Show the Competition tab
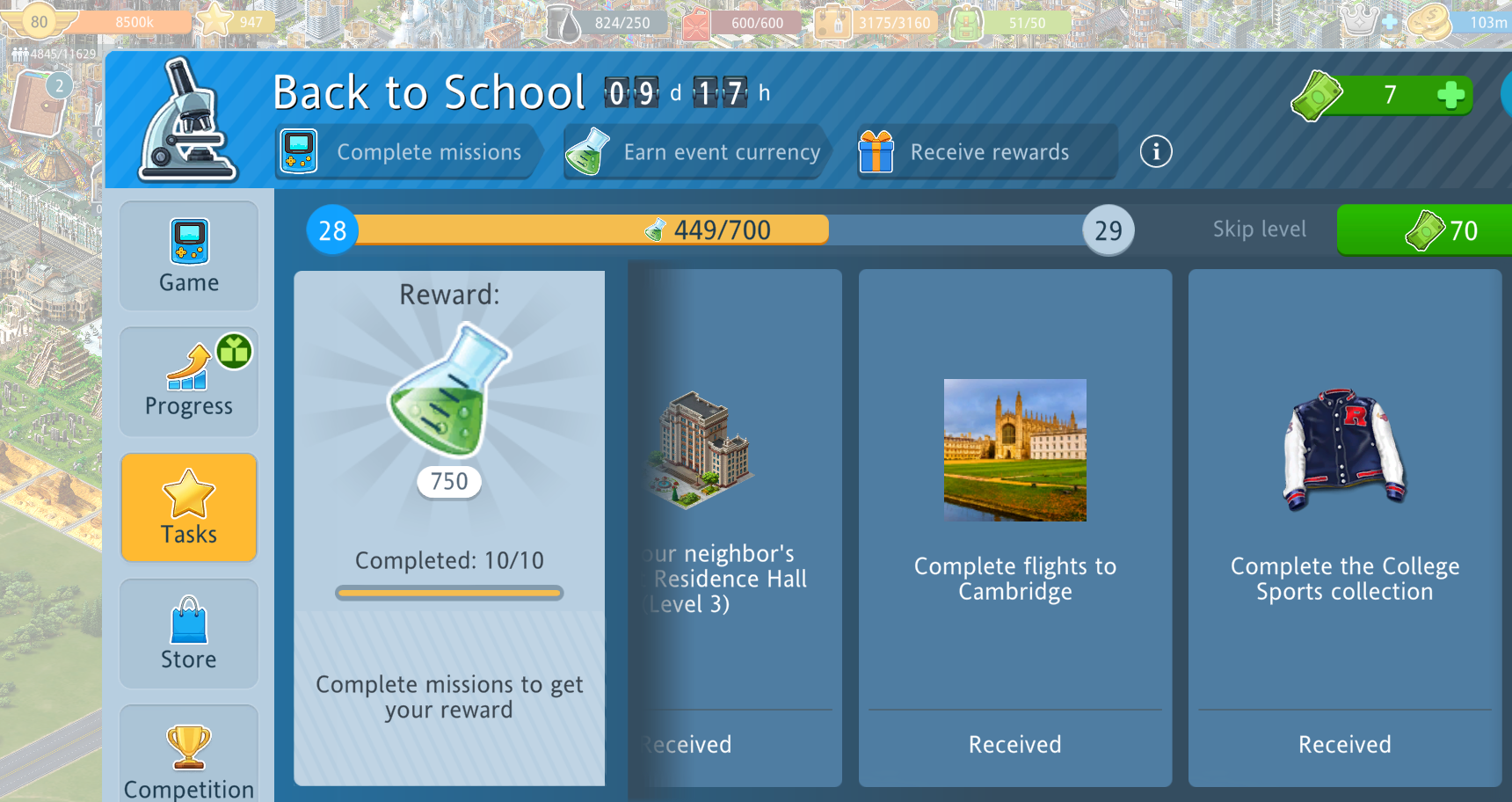This screenshot has width=1512, height=802. [189, 756]
